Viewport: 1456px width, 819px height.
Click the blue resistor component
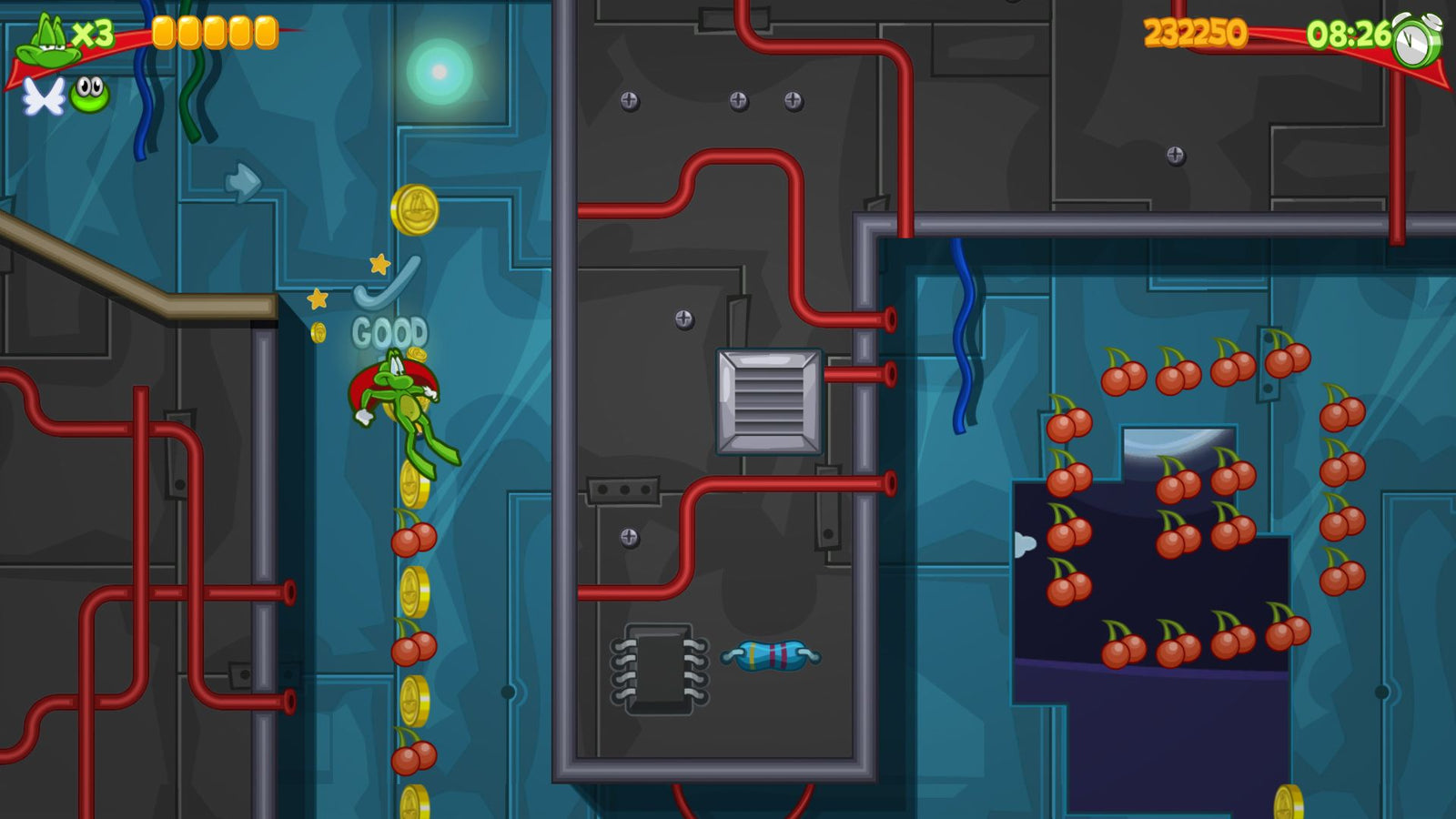pyautogui.click(x=769, y=657)
